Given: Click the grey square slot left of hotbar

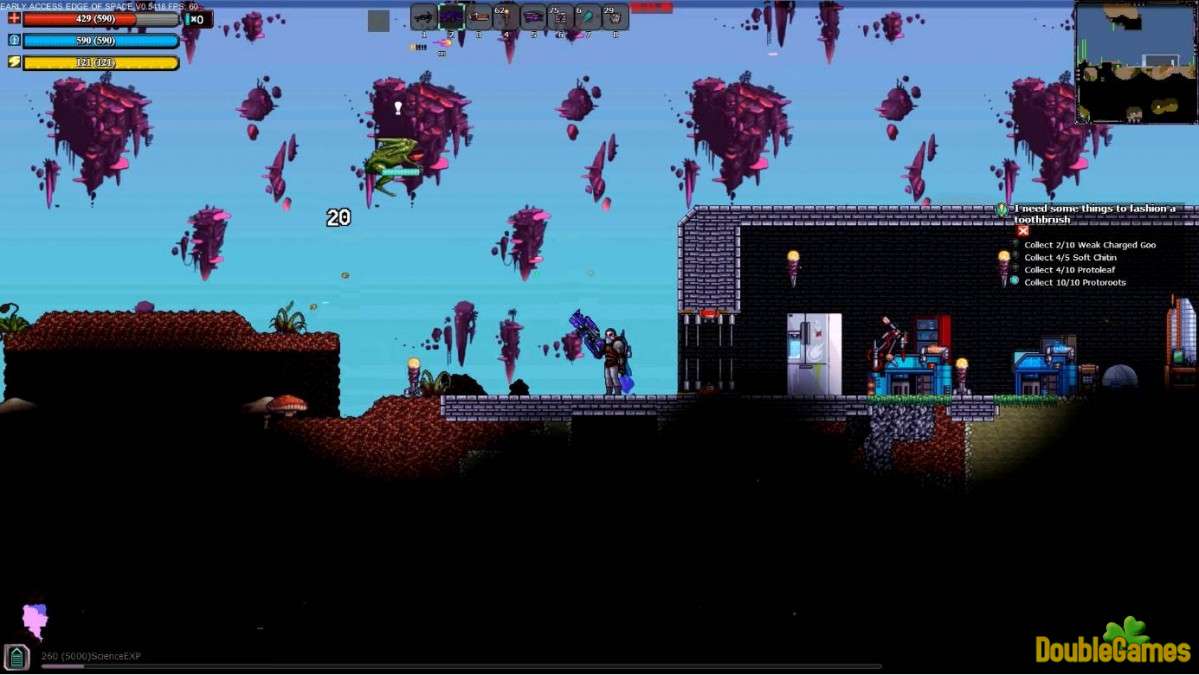Looking at the screenshot, I should point(378,20).
